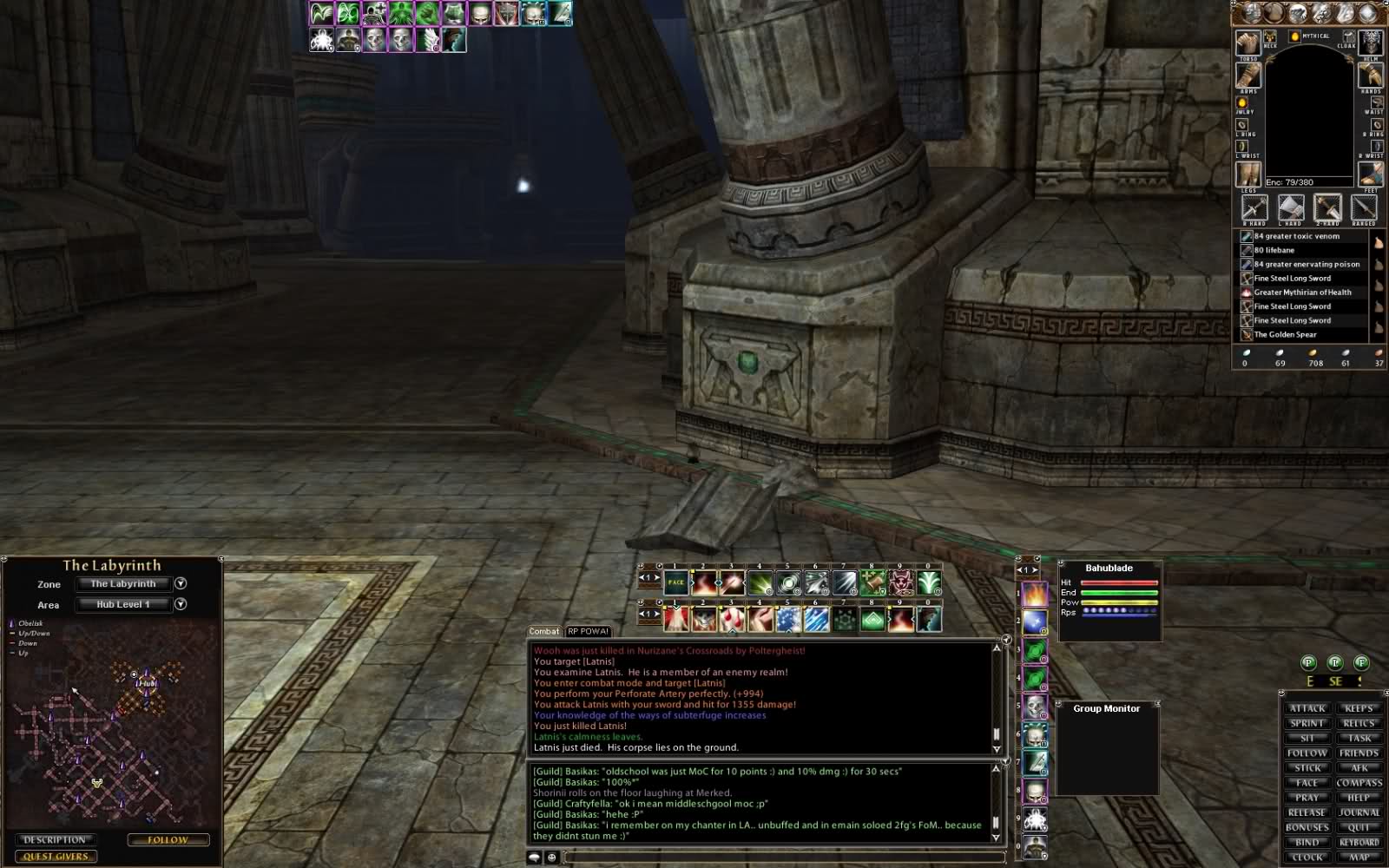Screen dimensions: 1389x868
Task: Choose Greater Mythirian of Health in inventory
Action: click(1302, 293)
